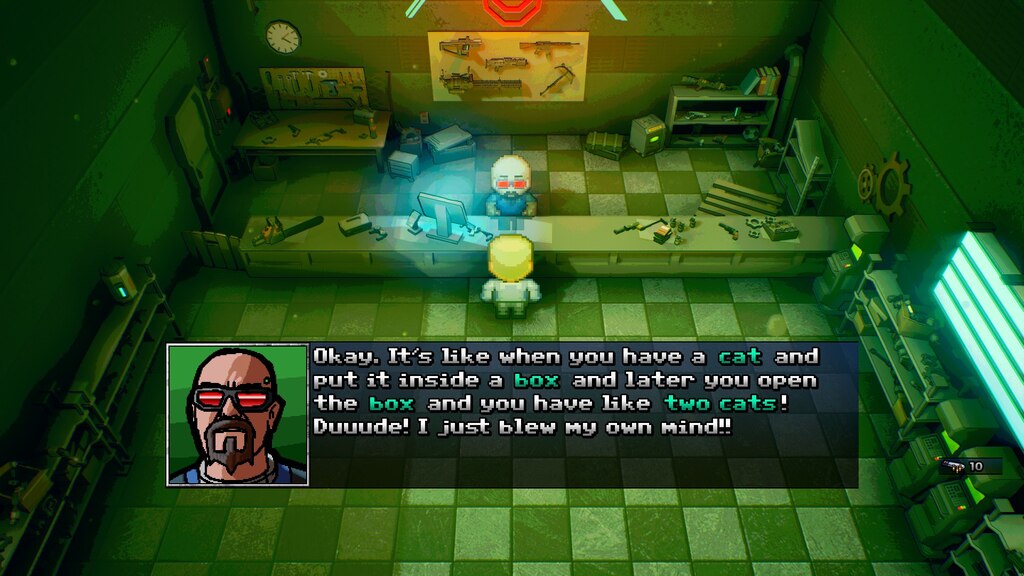This screenshot has width=1024, height=576.
Task: Select the equipped gun icon beside the ammo count
Action: 951,466
